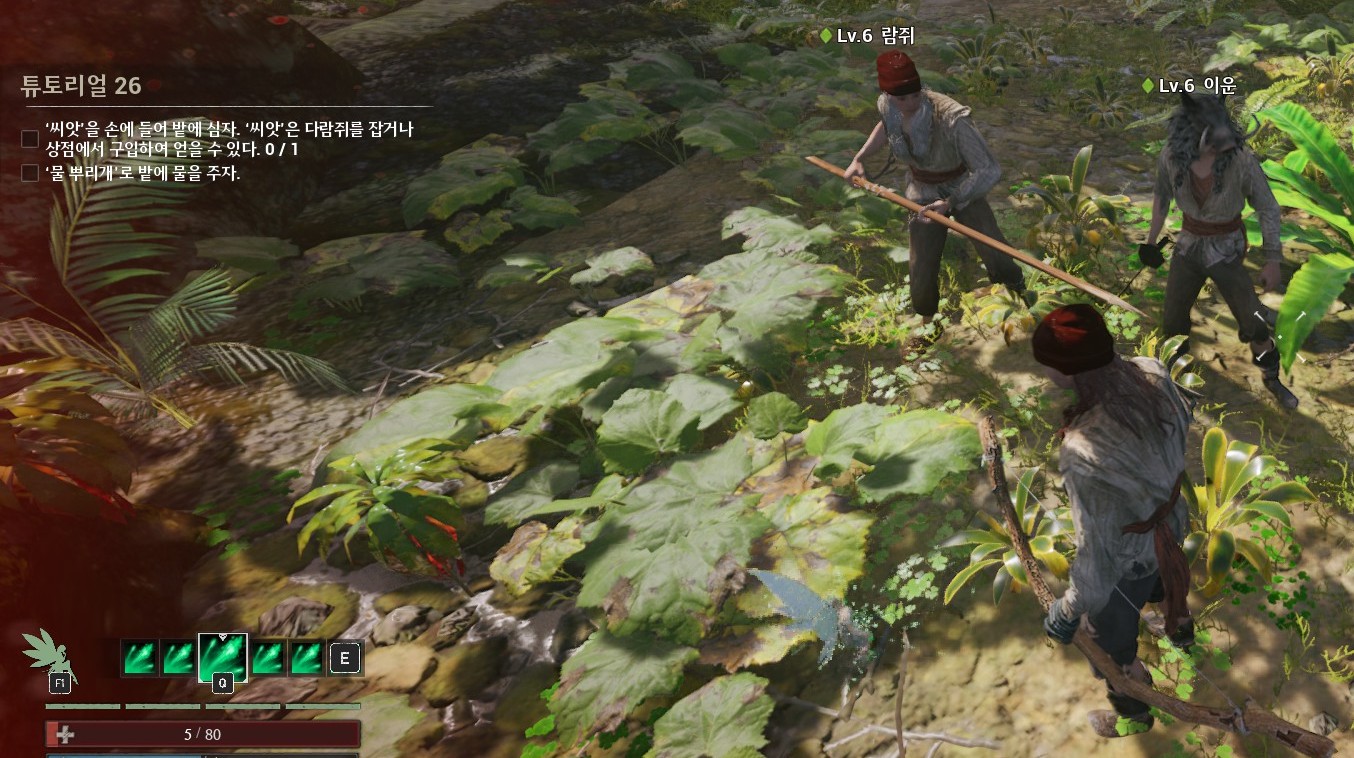Image resolution: width=1354 pixels, height=758 pixels.
Task: Open the 튜토리얼 26 tutorial tracker title
Action: point(81,85)
